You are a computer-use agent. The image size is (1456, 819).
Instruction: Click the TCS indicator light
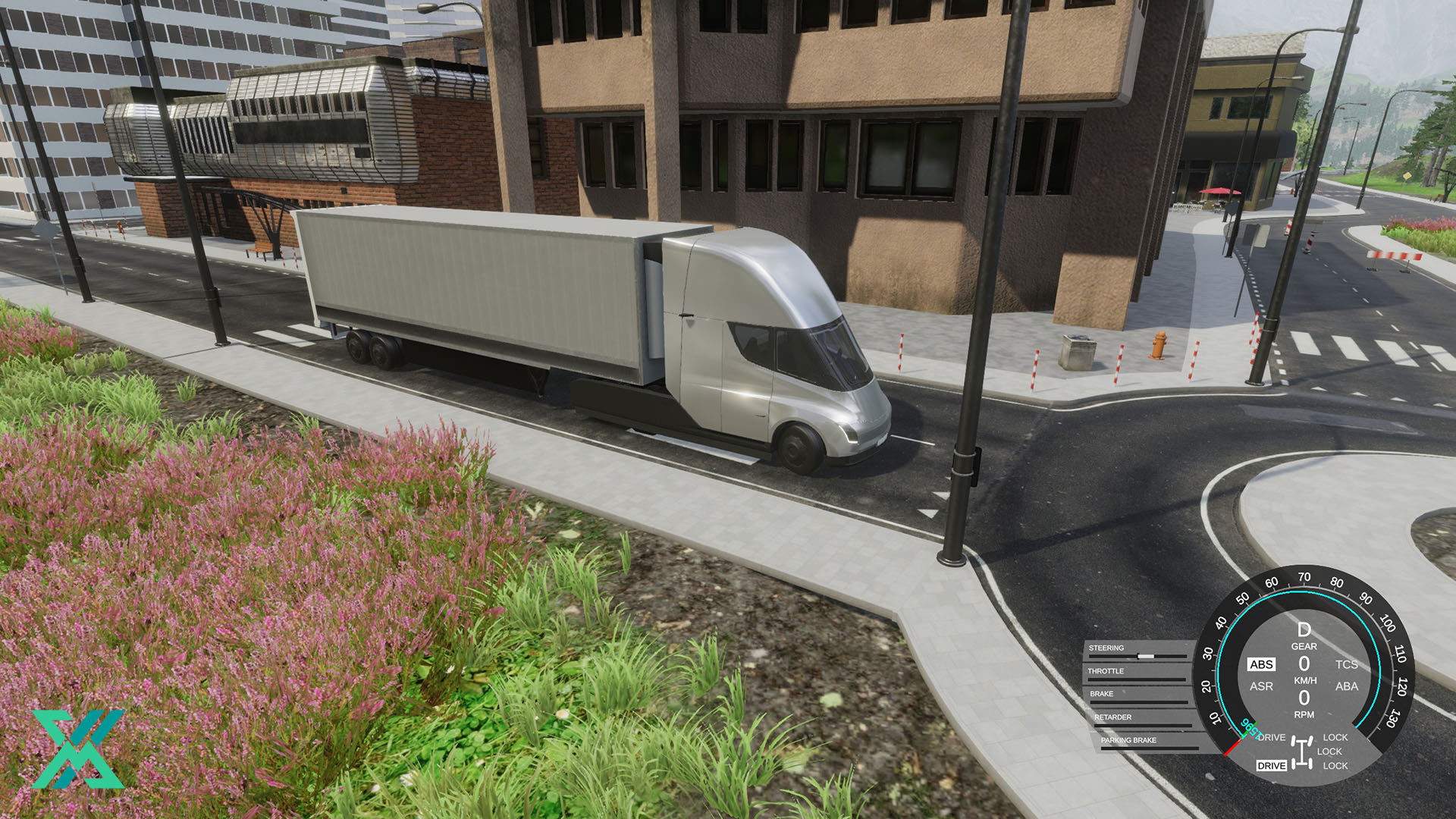click(x=1348, y=665)
